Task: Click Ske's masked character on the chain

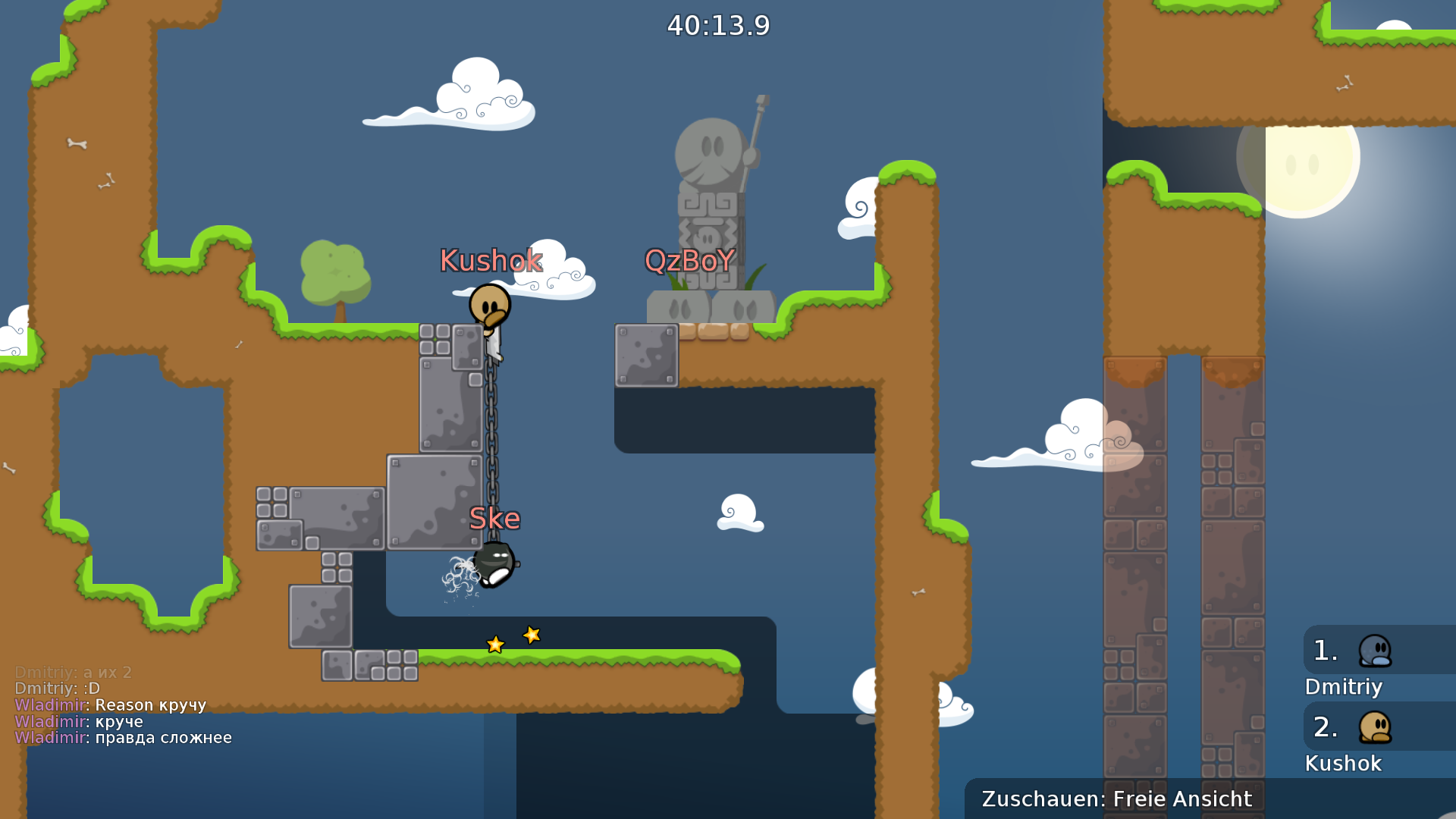Action: click(x=494, y=563)
